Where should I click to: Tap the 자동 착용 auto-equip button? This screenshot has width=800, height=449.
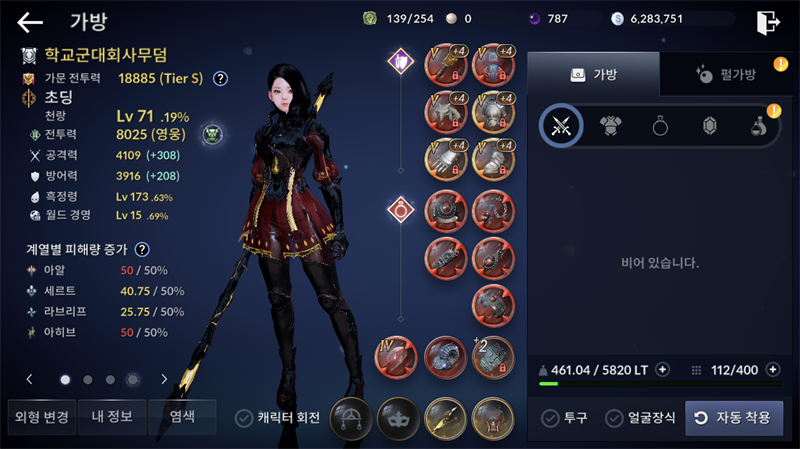pos(734,417)
